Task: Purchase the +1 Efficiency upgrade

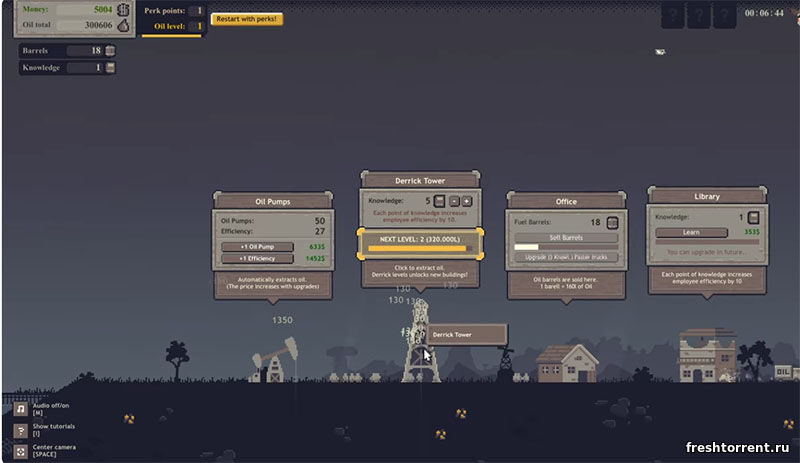Action: click(x=257, y=258)
